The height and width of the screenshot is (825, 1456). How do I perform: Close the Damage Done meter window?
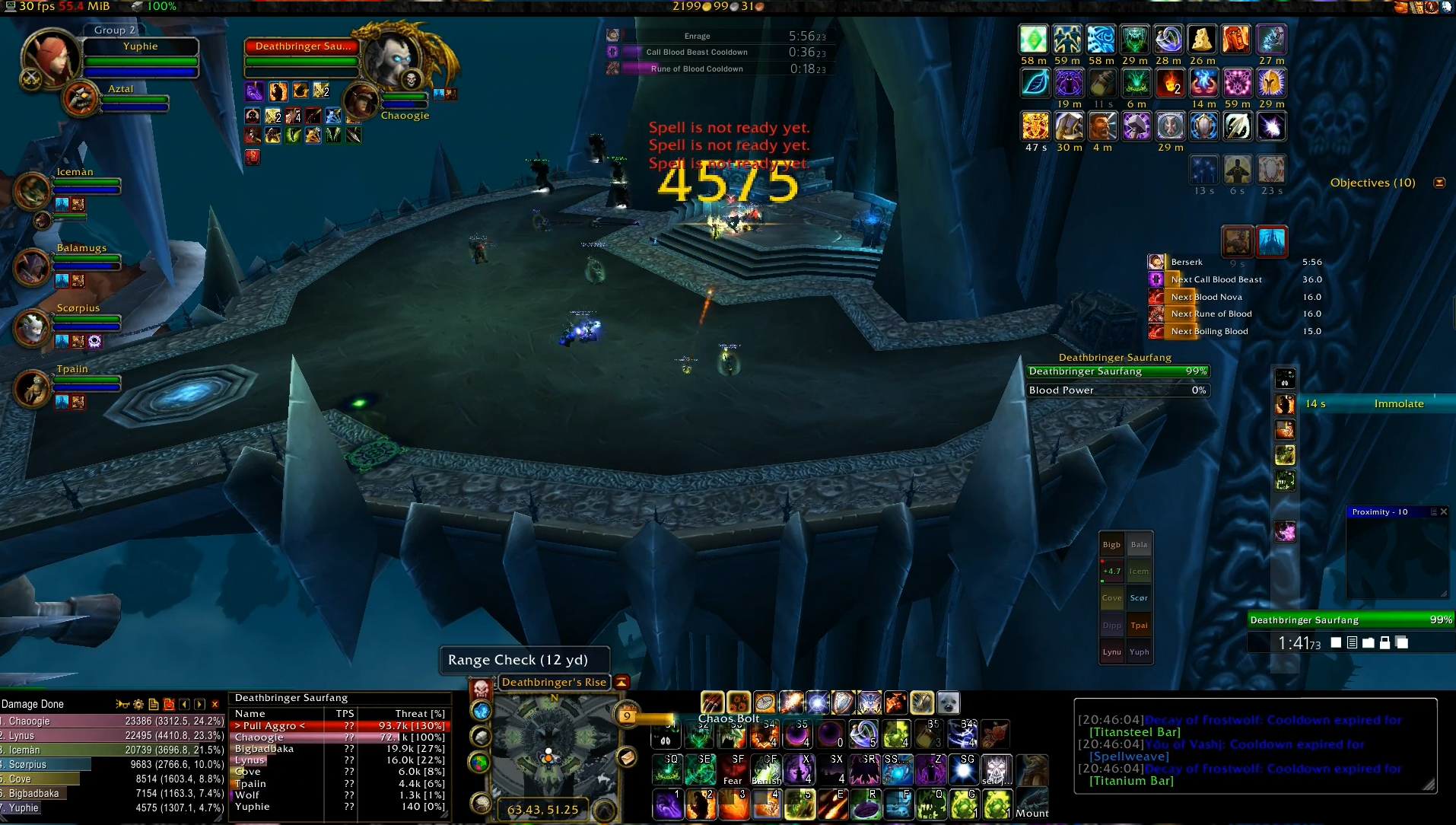[x=215, y=705]
